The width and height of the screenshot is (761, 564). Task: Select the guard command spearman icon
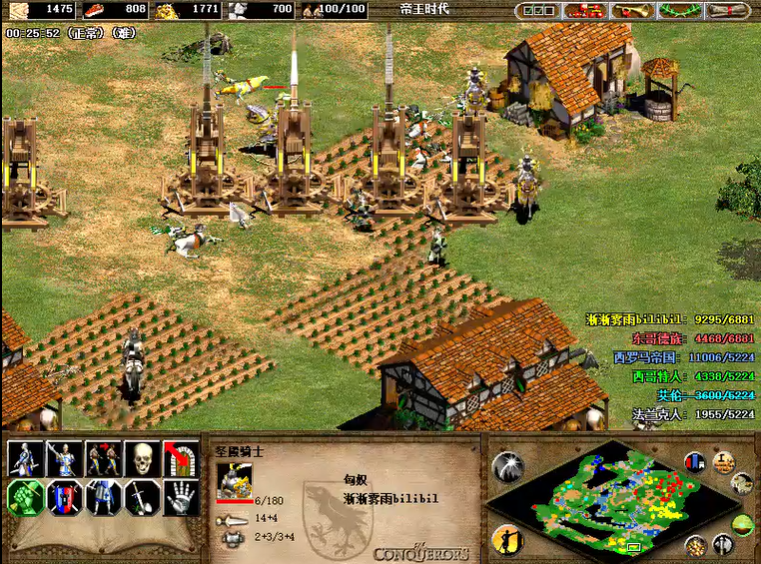pyautogui.click(x=64, y=458)
